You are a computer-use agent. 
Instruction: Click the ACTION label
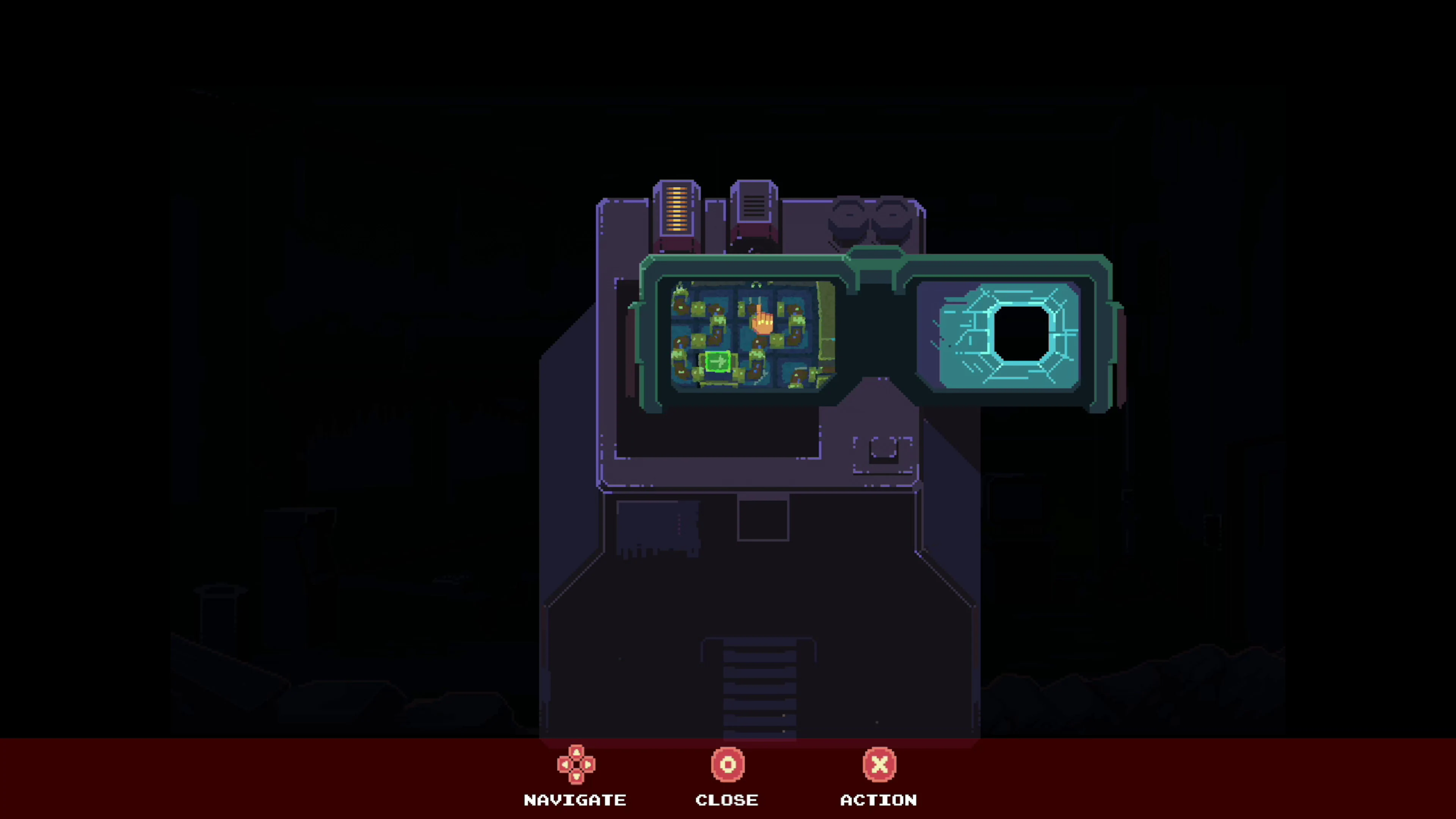(879, 800)
